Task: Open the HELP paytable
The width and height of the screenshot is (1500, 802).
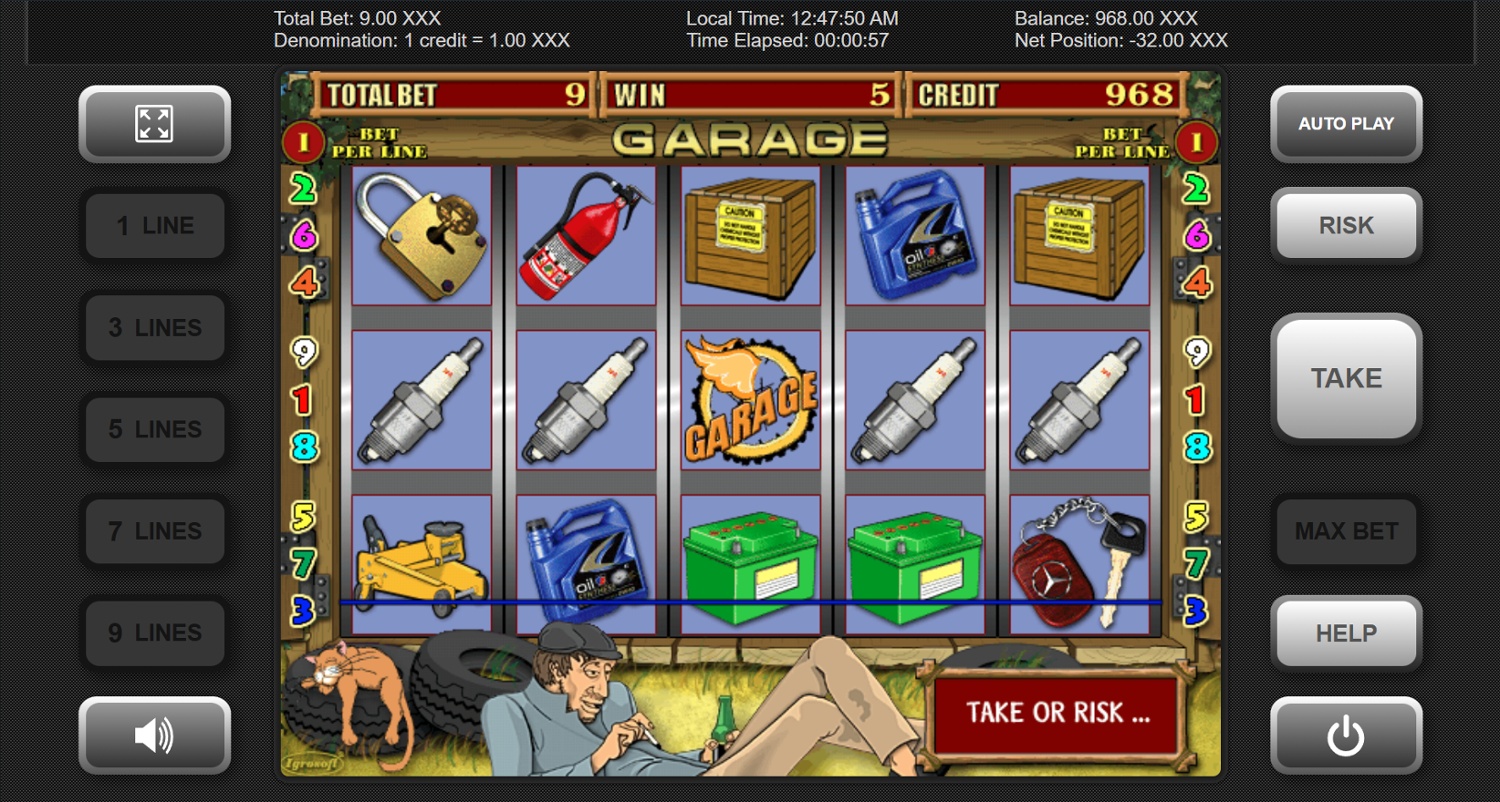Action: tap(1346, 634)
